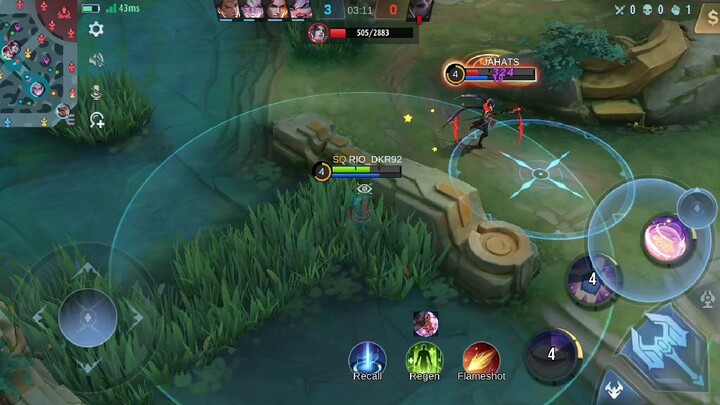This screenshot has height=405, width=720.
Task: Tap the small hero portrait above Regen
Action: click(x=425, y=323)
